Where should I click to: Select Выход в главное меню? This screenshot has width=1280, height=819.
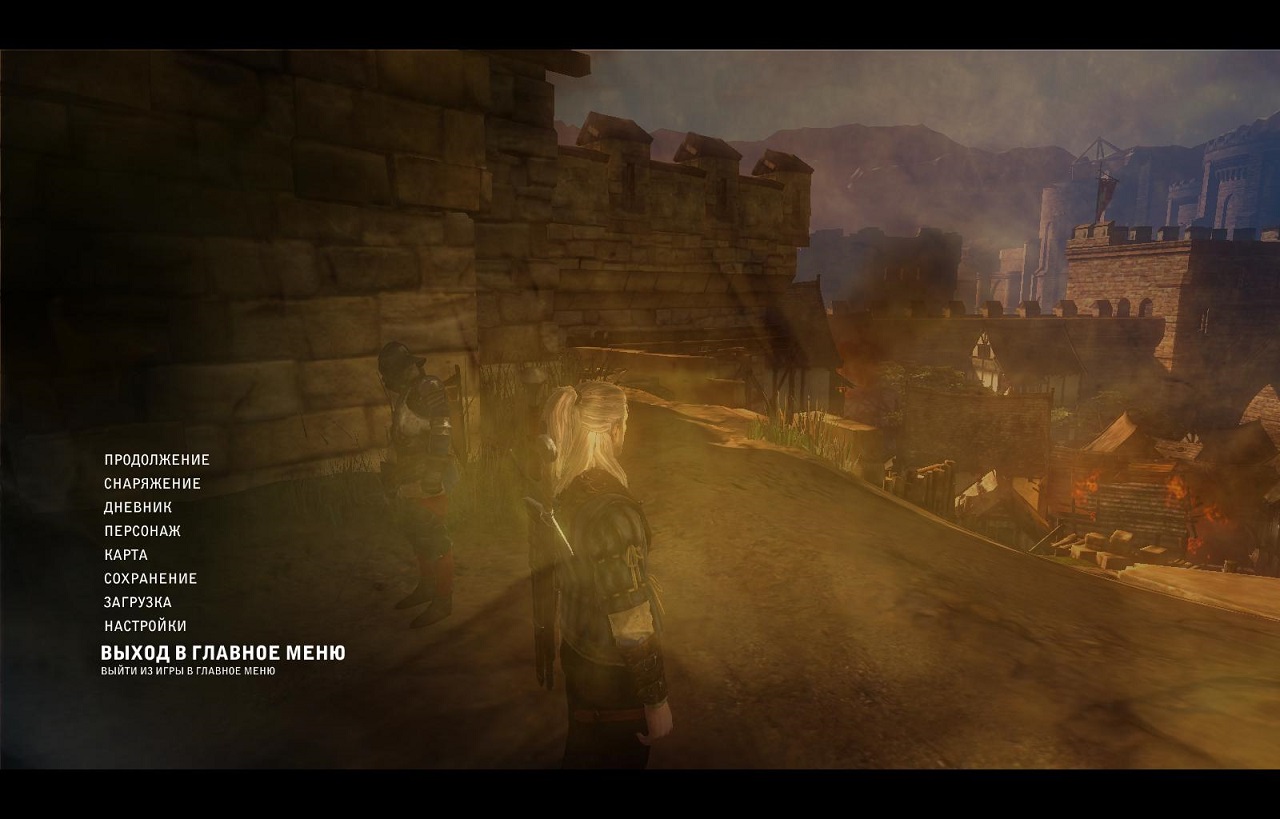[223, 653]
